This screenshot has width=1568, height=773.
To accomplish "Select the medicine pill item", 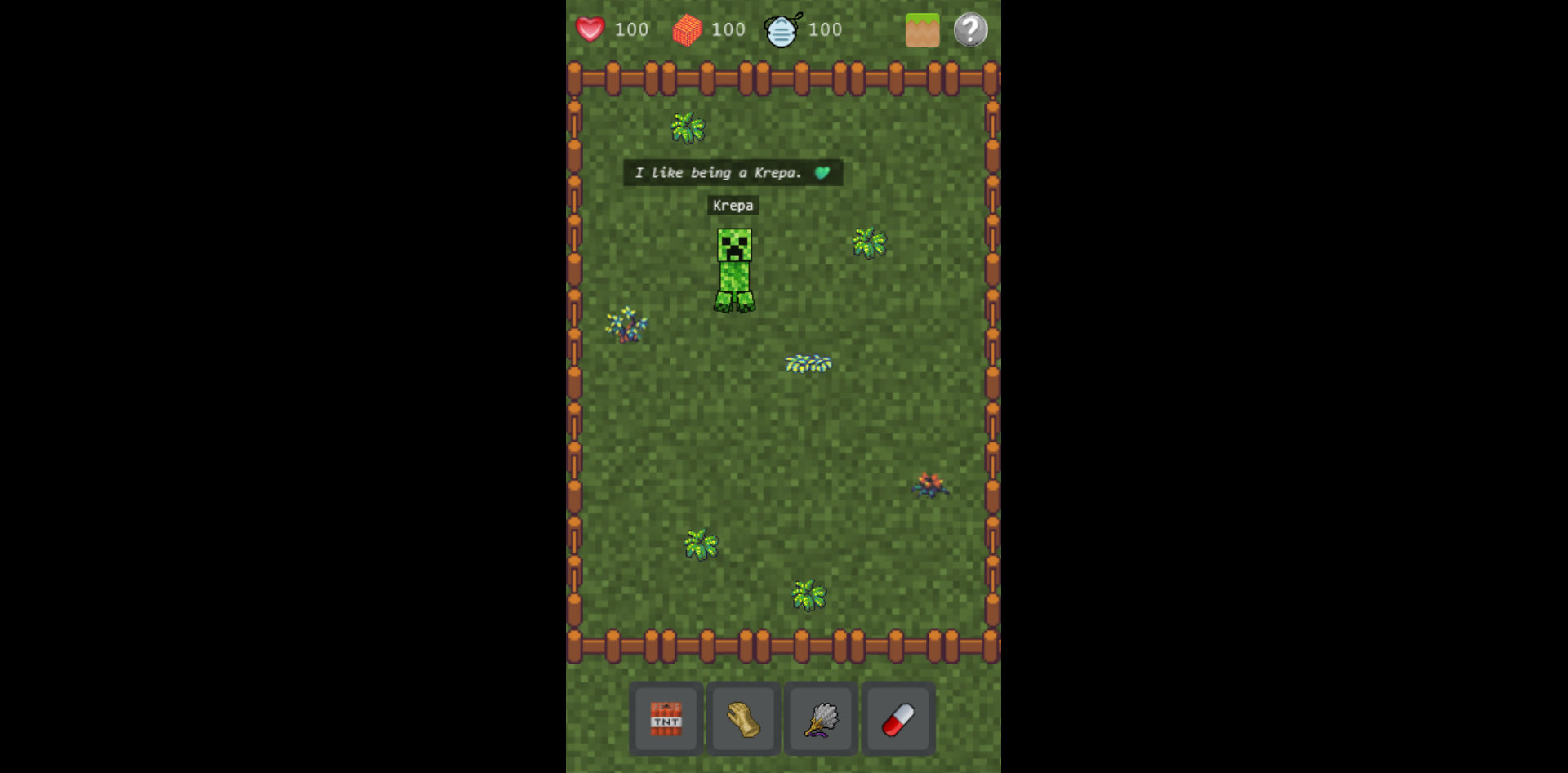I will [898, 719].
